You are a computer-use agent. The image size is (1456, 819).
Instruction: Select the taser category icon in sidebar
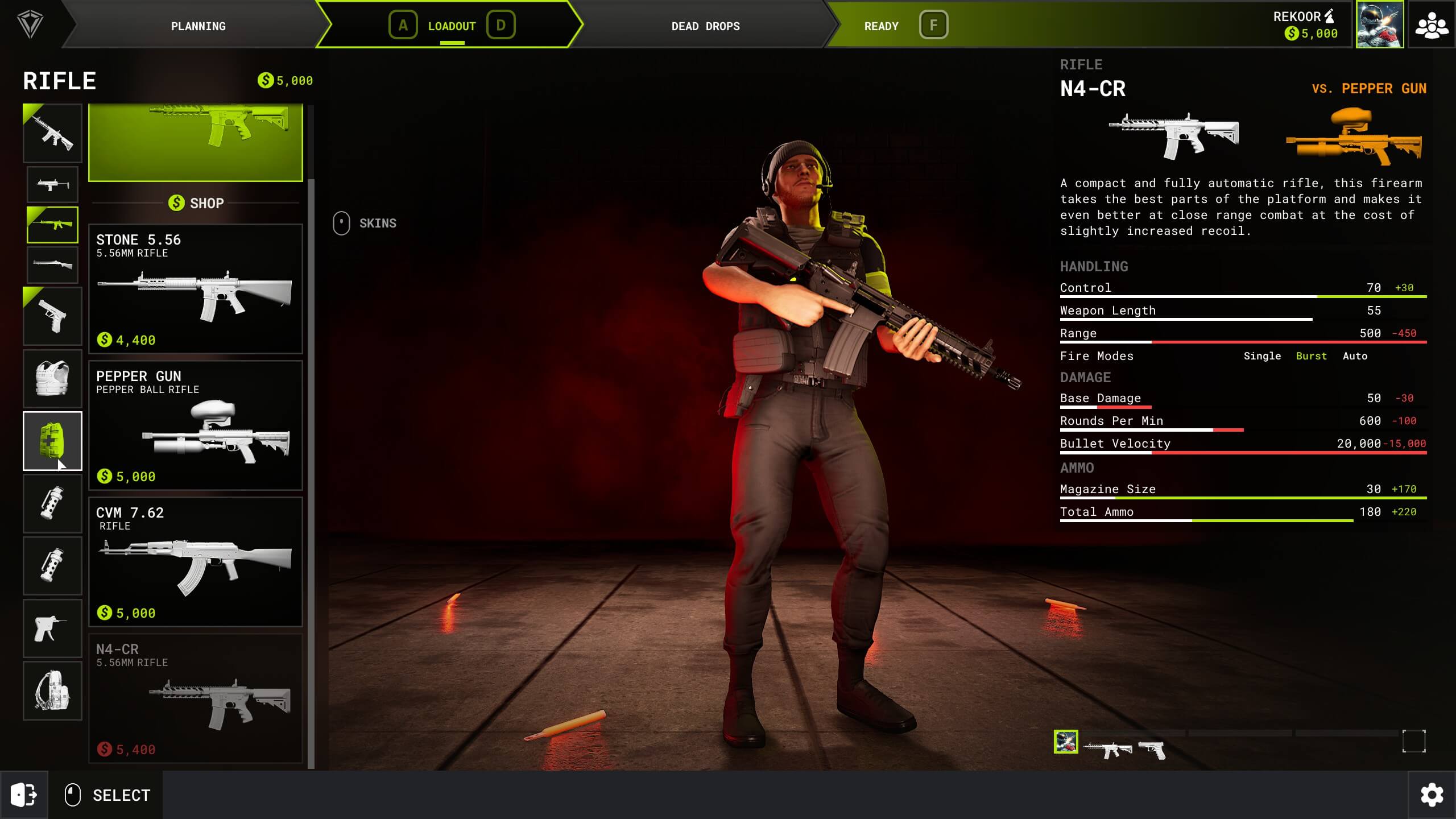(52, 628)
